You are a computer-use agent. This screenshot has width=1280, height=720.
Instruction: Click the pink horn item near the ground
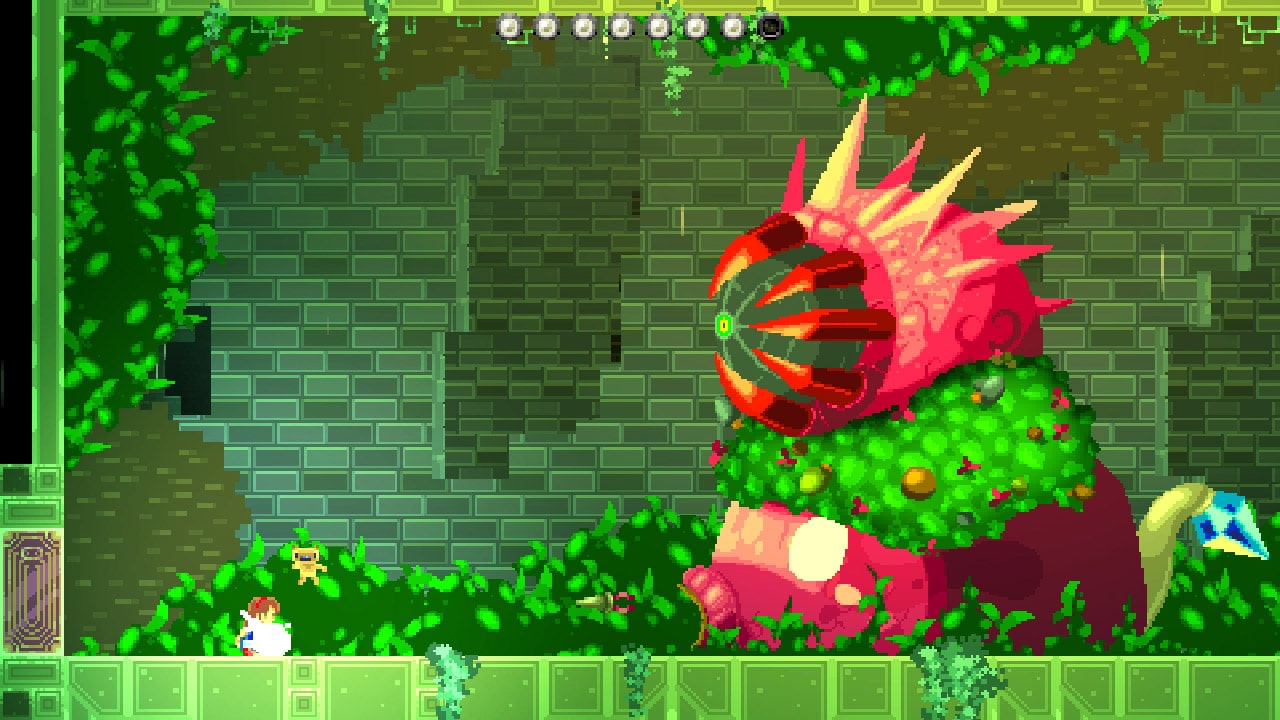605,600
